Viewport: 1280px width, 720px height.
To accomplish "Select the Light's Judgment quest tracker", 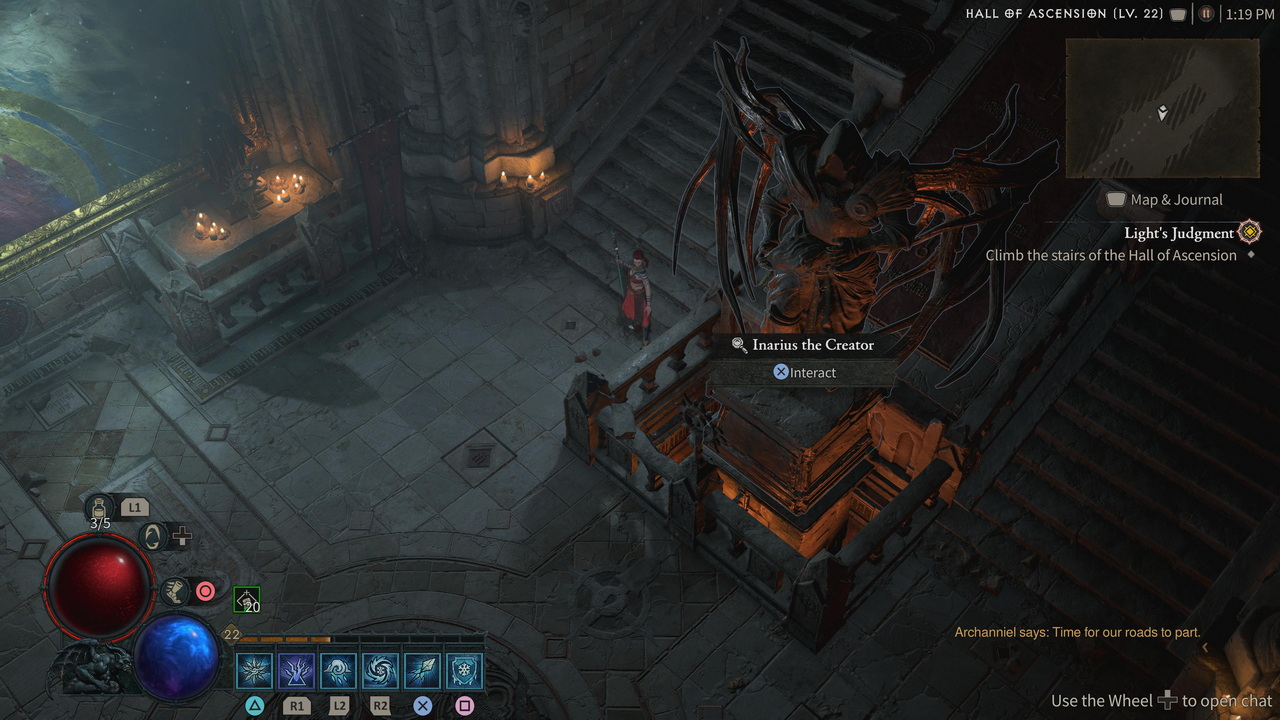I will [1178, 233].
